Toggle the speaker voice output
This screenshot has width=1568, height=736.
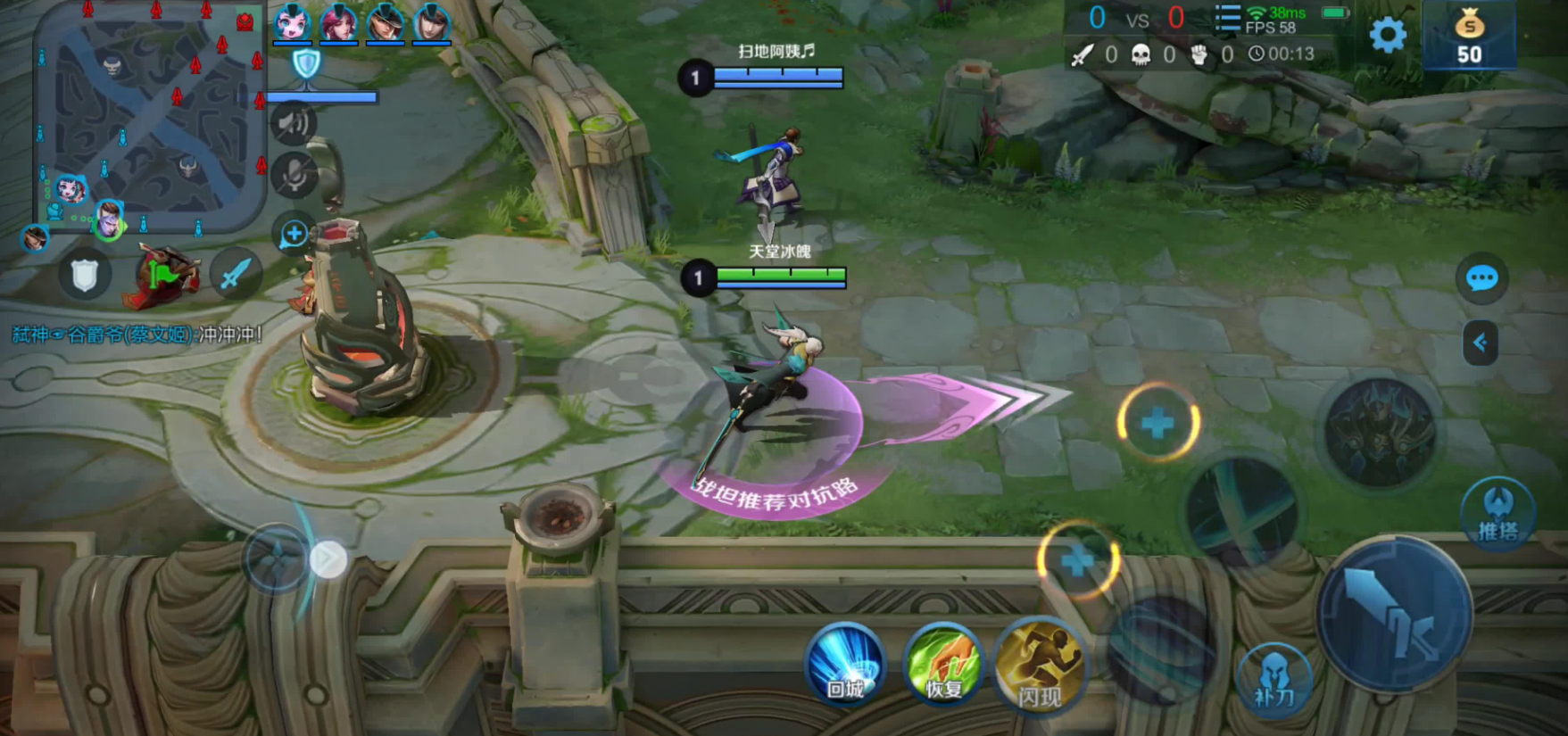294,123
